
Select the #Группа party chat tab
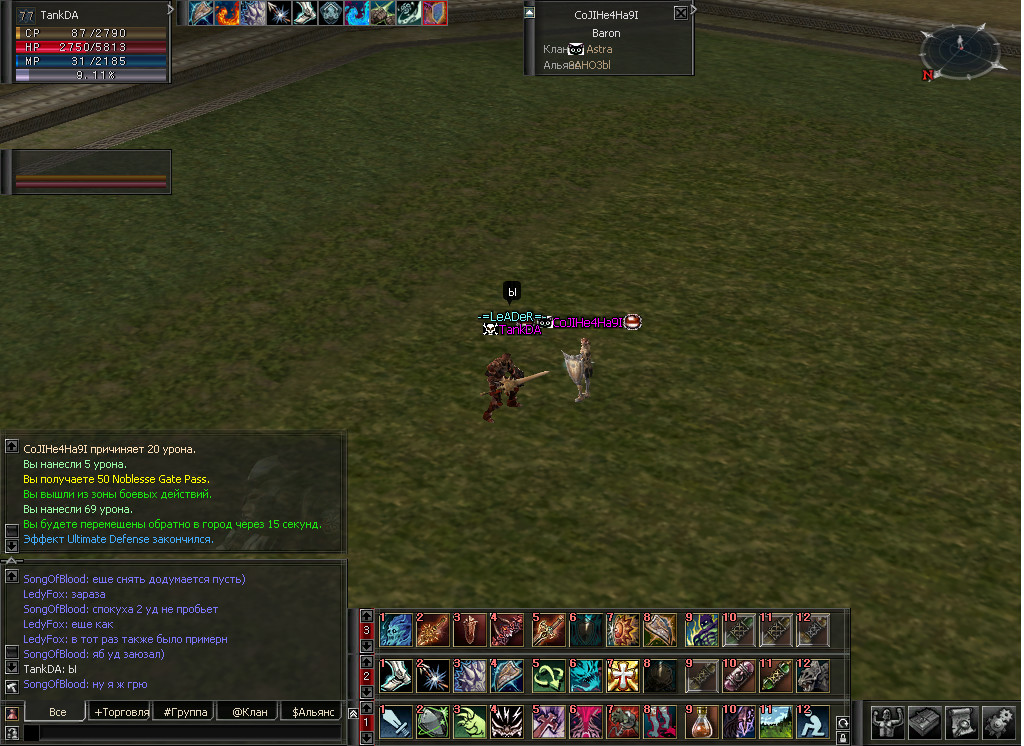[x=185, y=712]
